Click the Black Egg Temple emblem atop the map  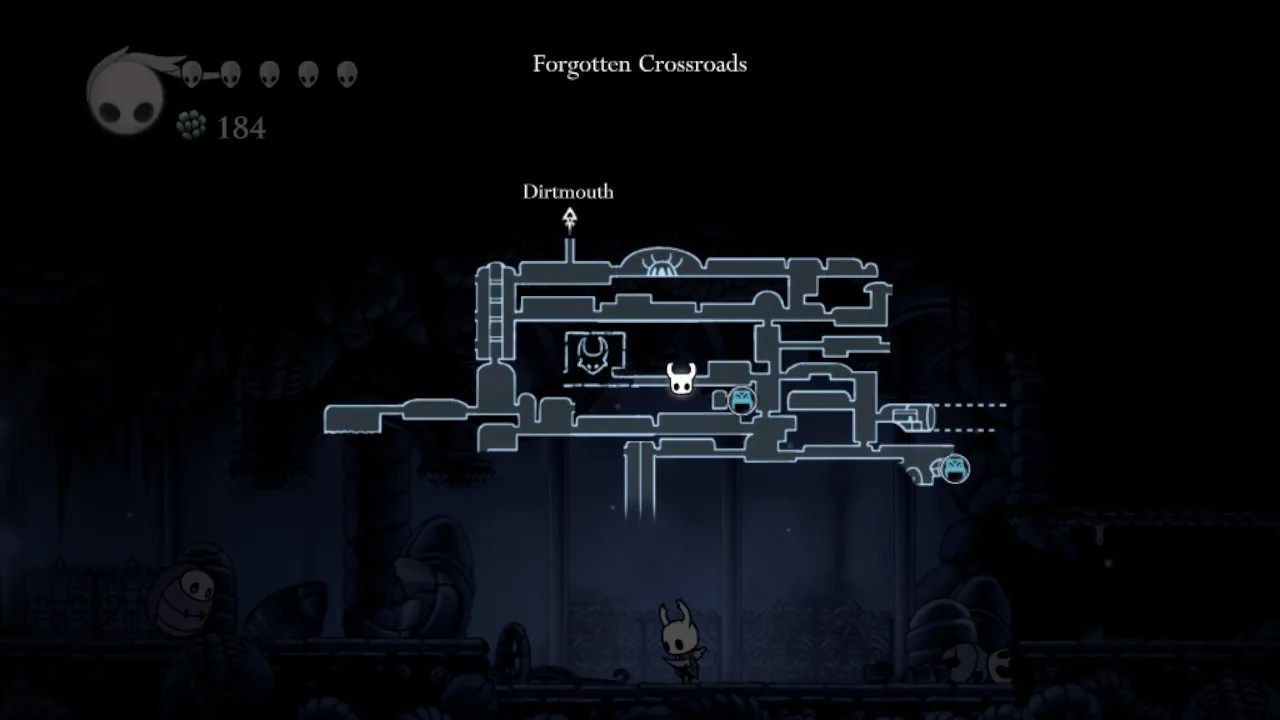tap(661, 264)
